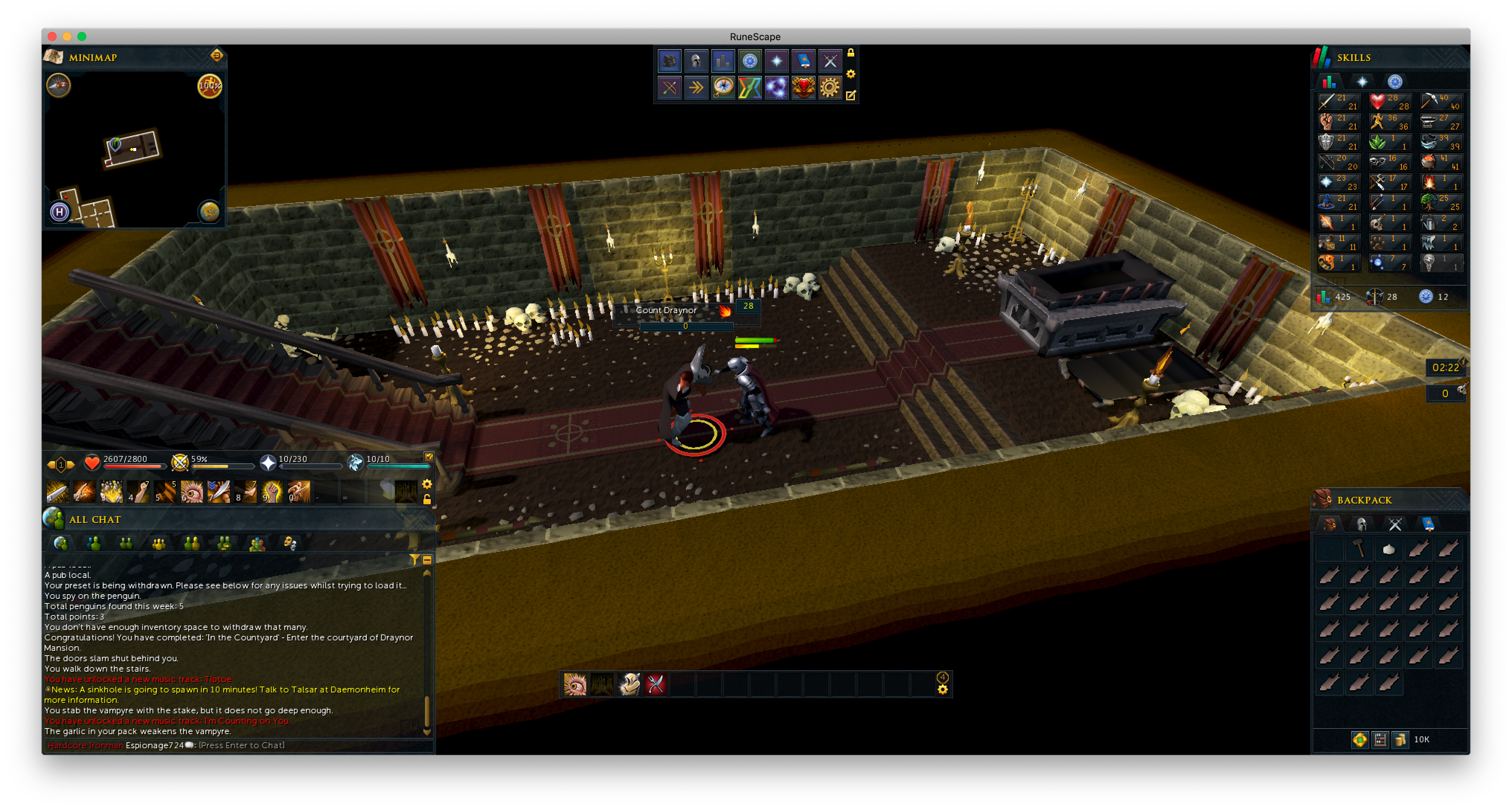Open the compass ribbon menu icon
This screenshot has width=1512, height=810.
click(x=723, y=87)
